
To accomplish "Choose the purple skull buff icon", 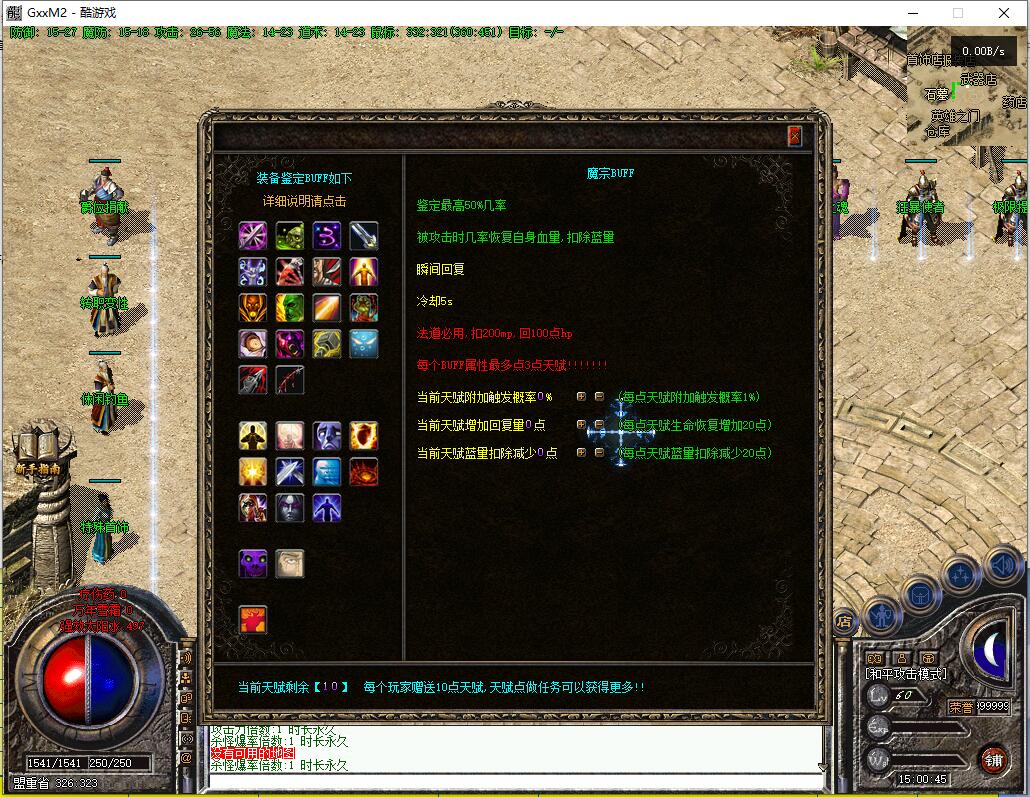I will click(x=253, y=564).
